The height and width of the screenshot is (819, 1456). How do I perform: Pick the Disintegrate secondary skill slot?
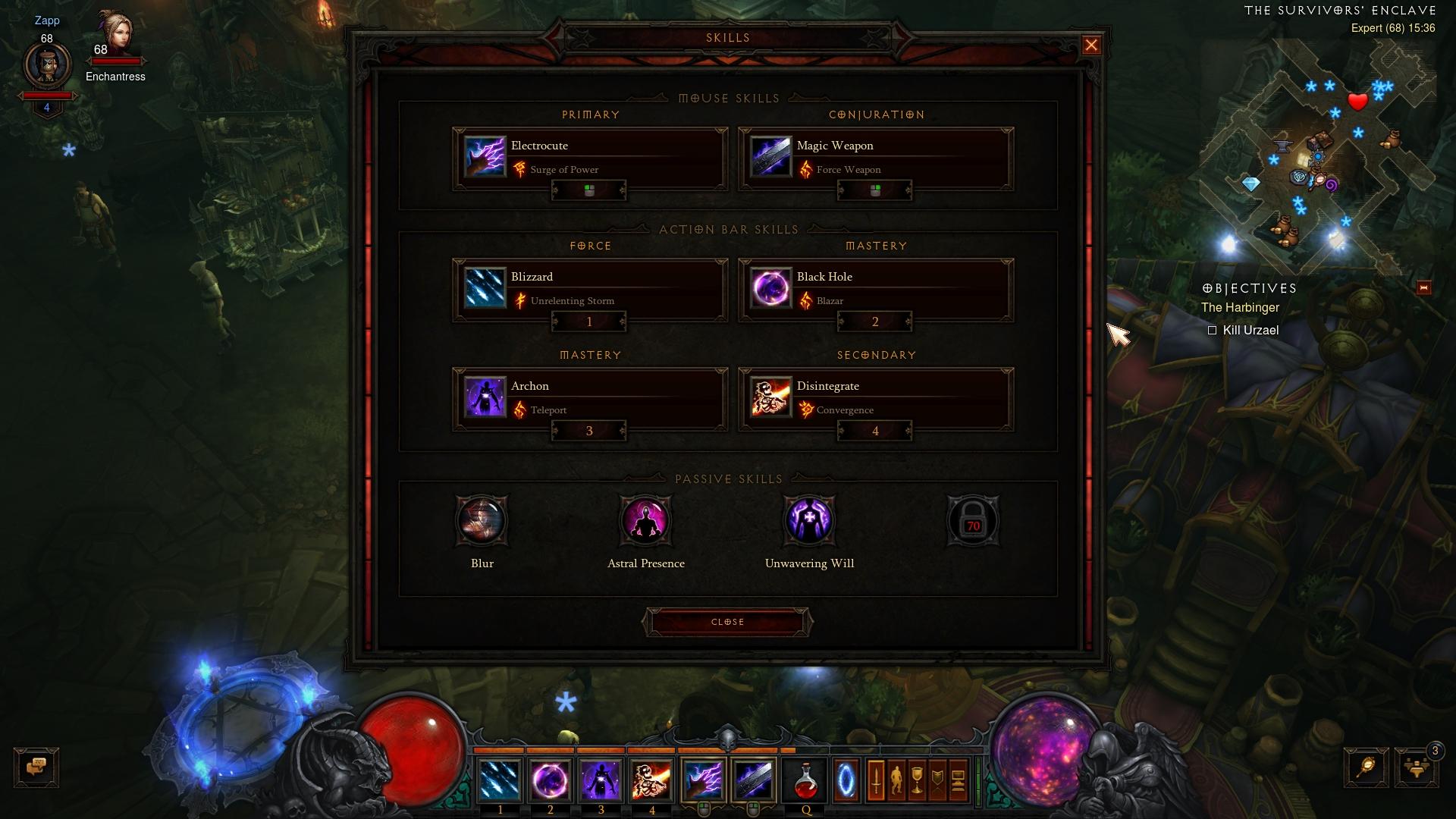875,398
